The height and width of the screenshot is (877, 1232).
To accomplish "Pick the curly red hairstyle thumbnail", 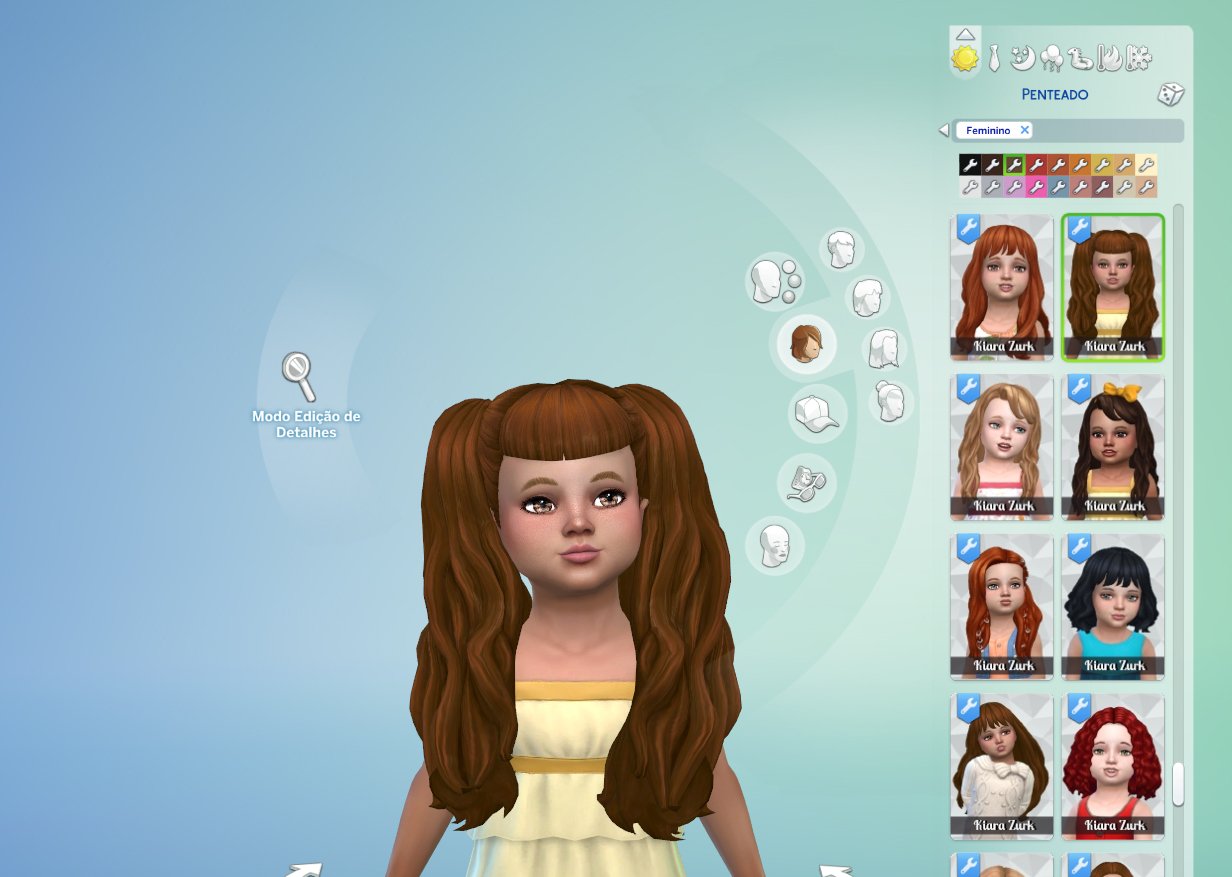I will [1112, 766].
